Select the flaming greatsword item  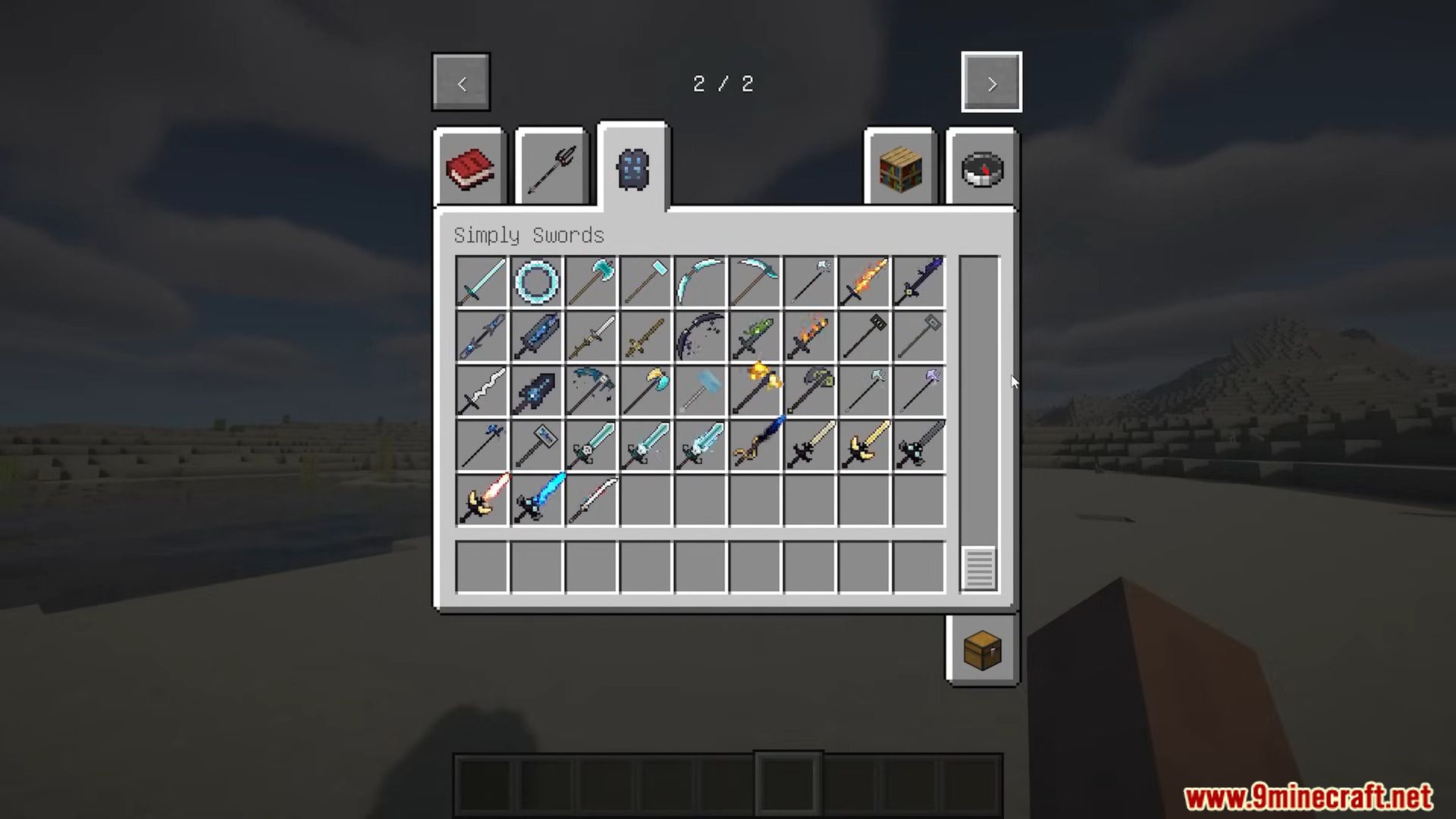tap(864, 281)
